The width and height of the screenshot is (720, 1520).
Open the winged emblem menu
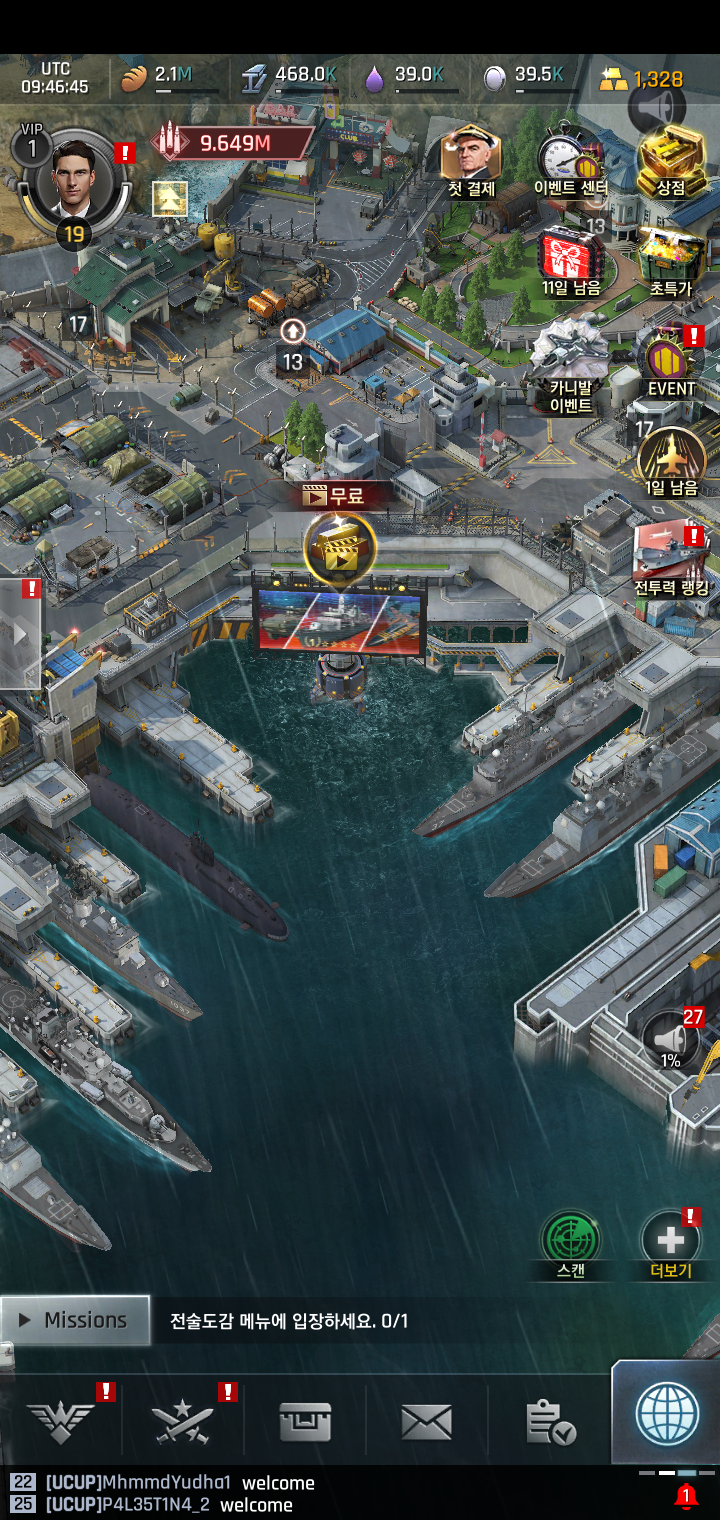point(61,1421)
